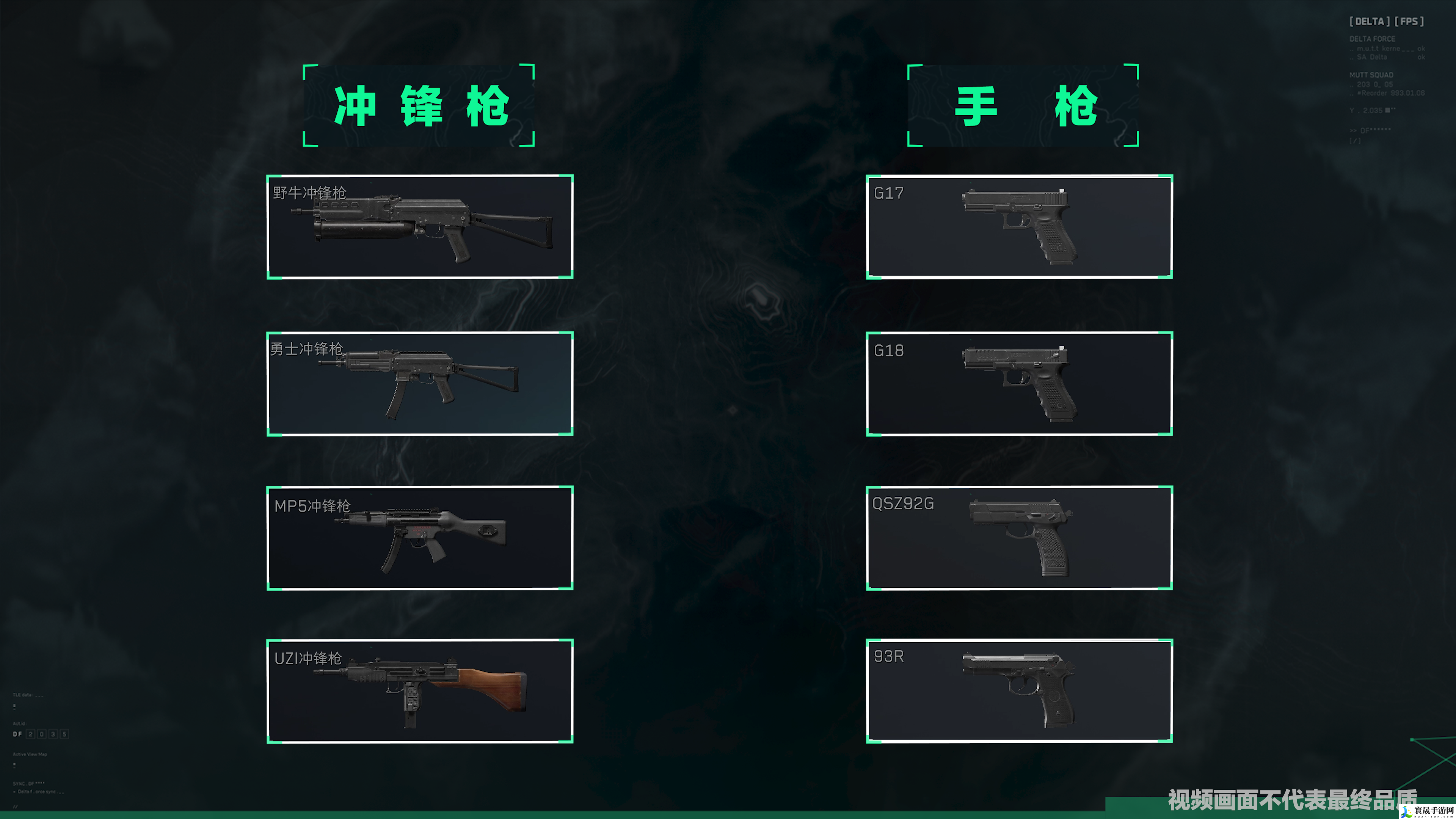The height and width of the screenshot is (819, 1456).
Task: Pick the QSZ92G pistol card
Action: click(x=1019, y=538)
